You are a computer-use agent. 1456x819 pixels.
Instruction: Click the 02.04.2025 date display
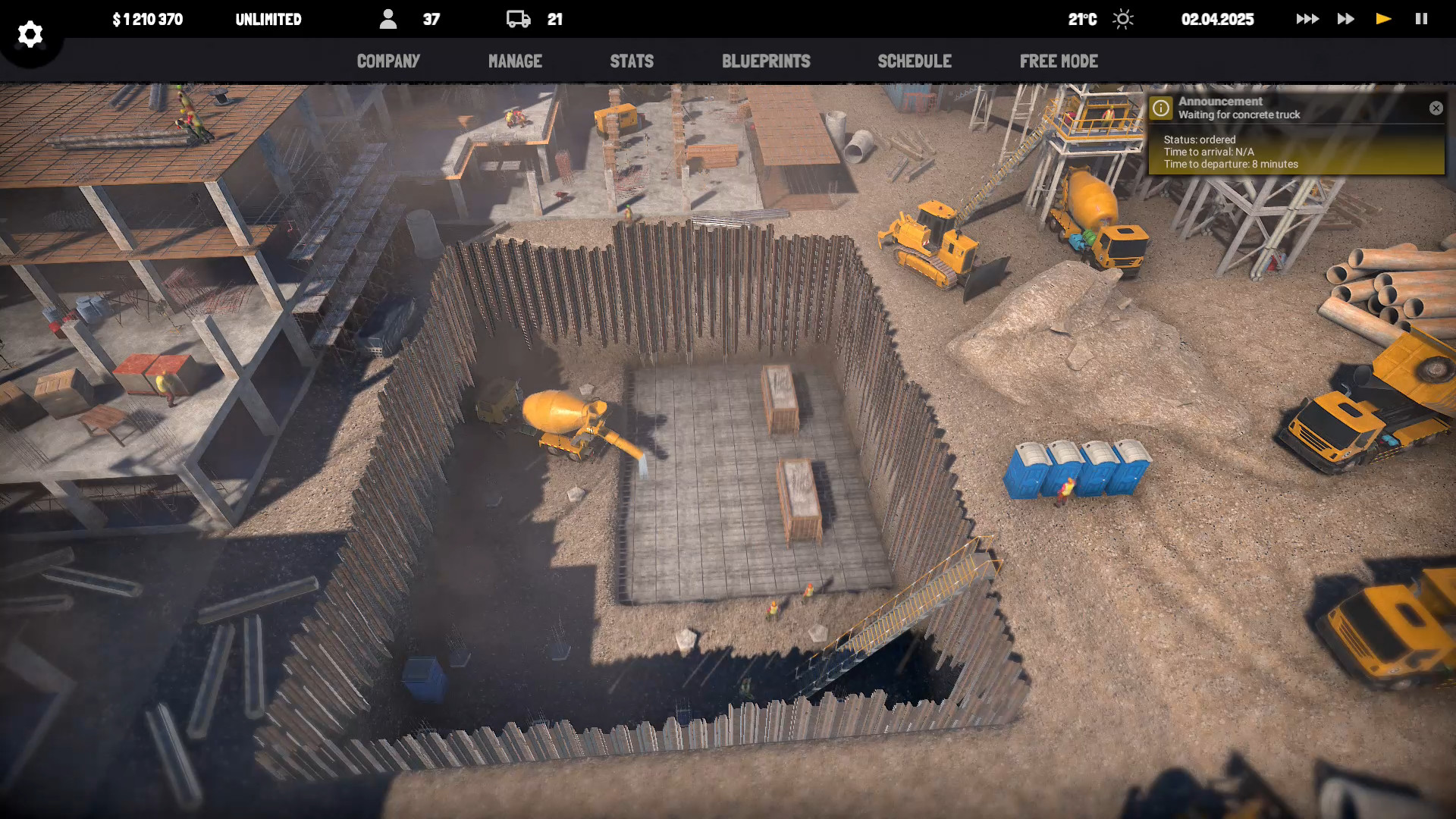pyautogui.click(x=1218, y=19)
